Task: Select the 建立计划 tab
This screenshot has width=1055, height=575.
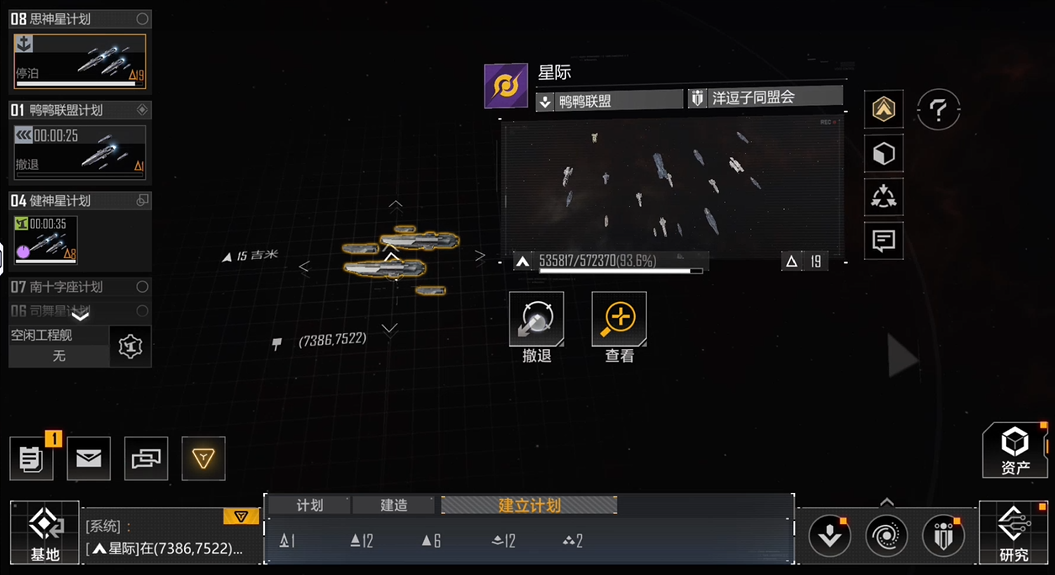Action: (529, 505)
